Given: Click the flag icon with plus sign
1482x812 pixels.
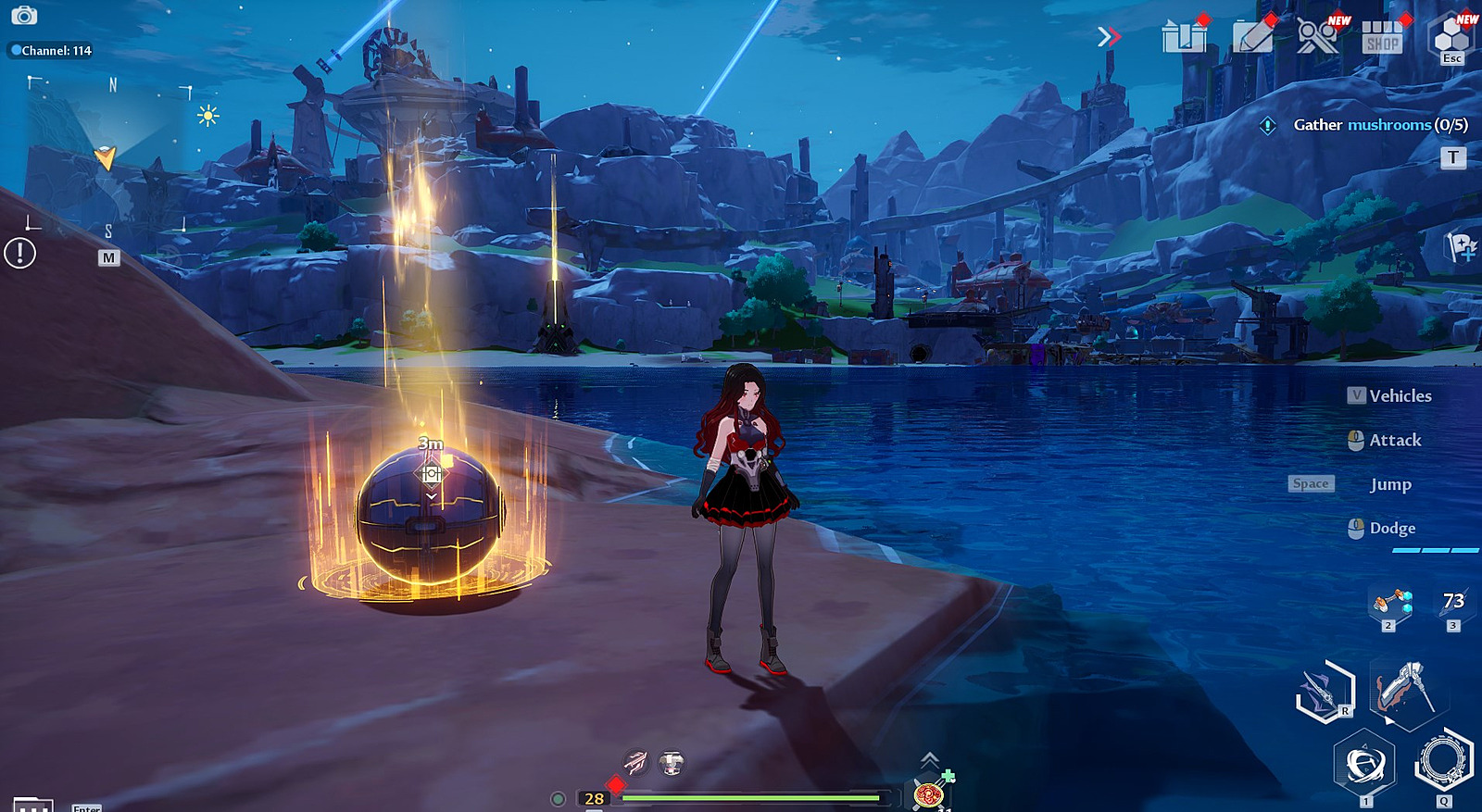Looking at the screenshot, I should (x=1461, y=247).
